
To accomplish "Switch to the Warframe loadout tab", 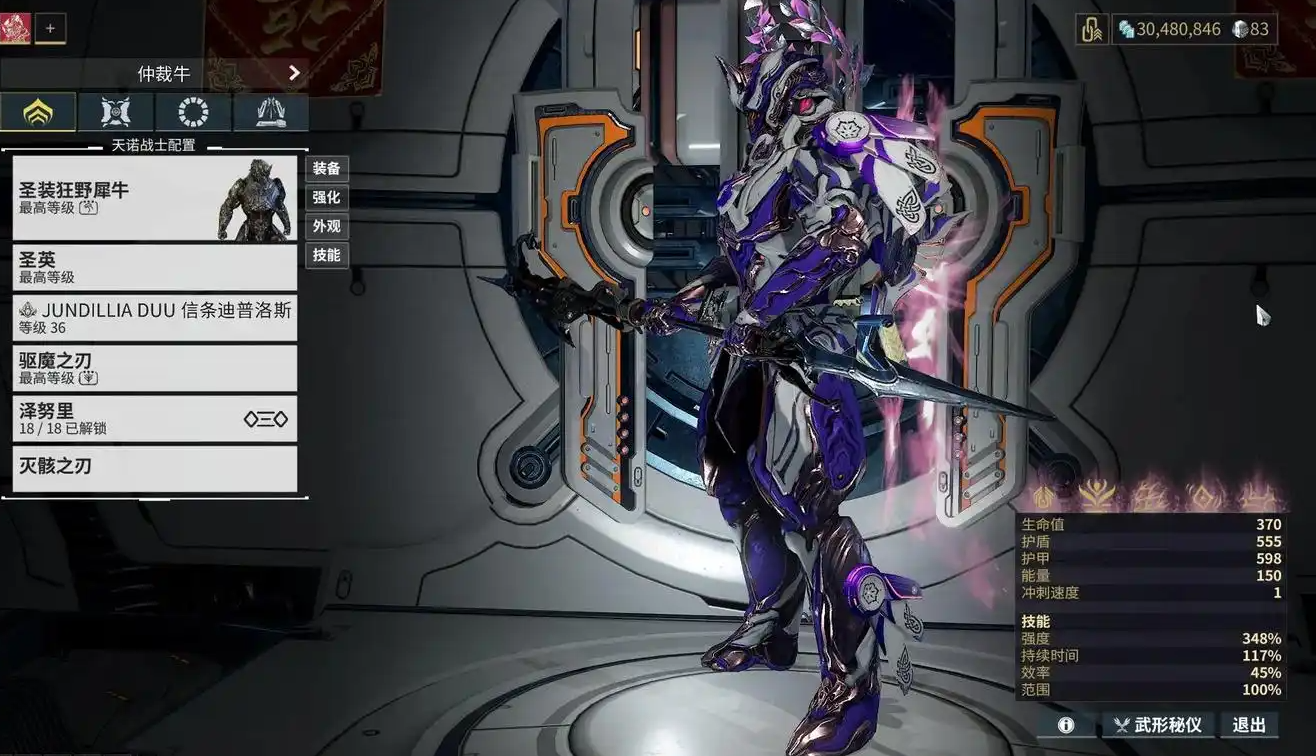I will click(x=38, y=112).
